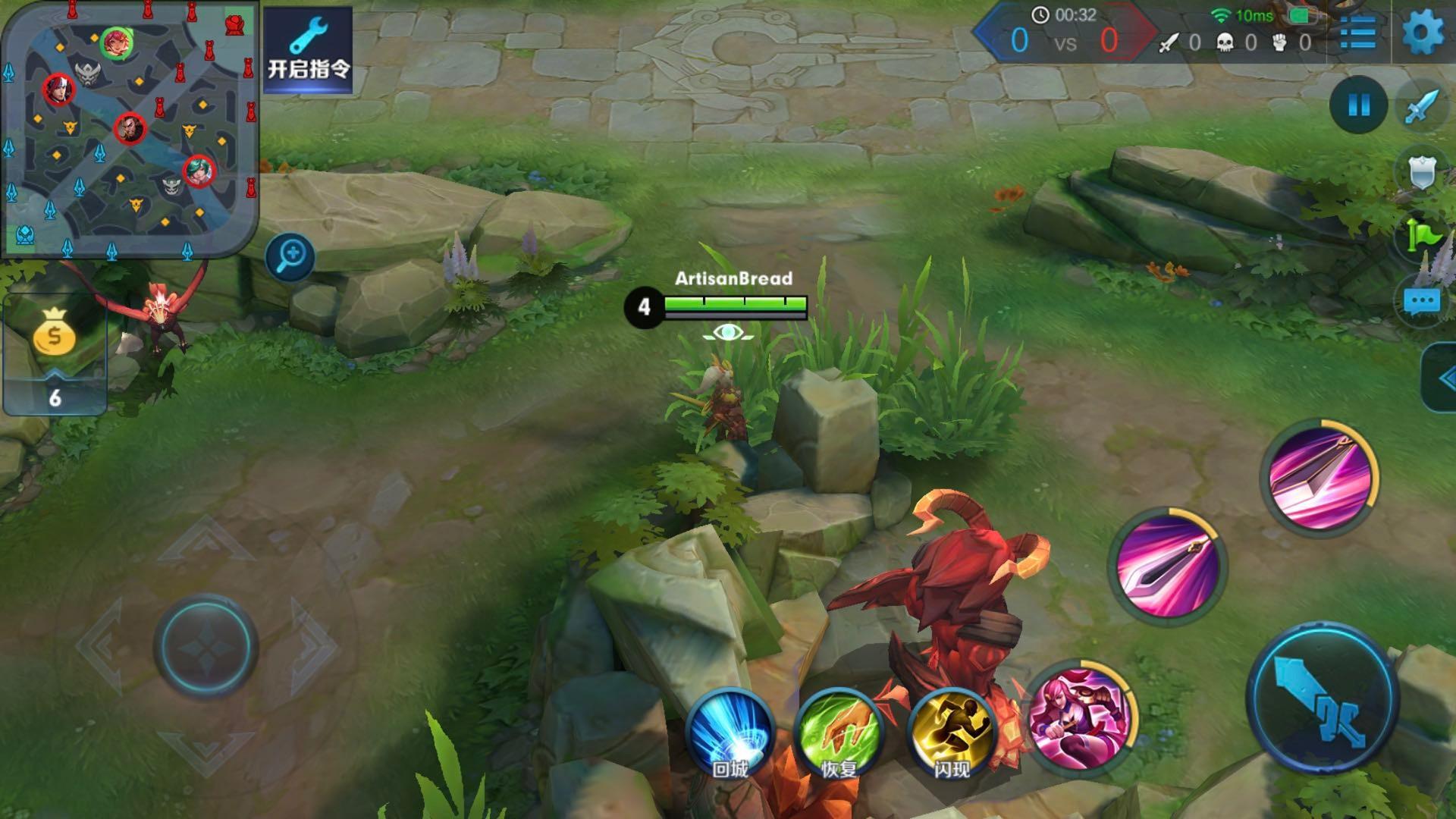Select the blue sword attack signal
Viewport: 1456px width, 819px height.
tap(1423, 107)
